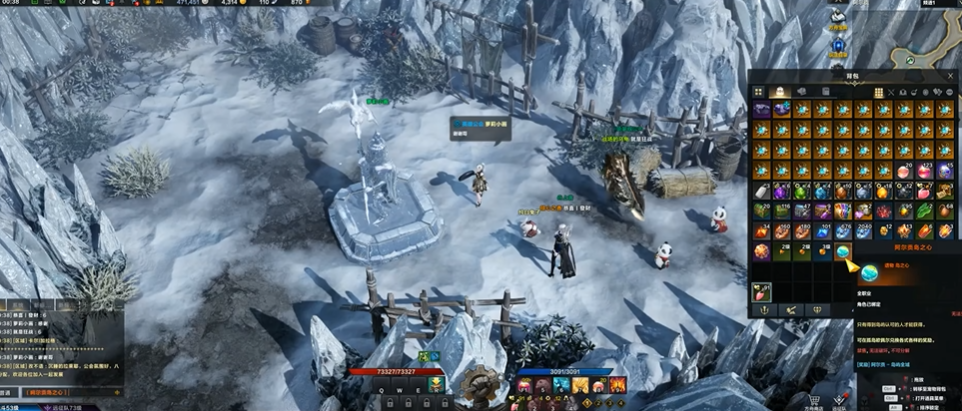
Task: Use the golden wing item in slot 7
Action: click(x=580, y=386)
